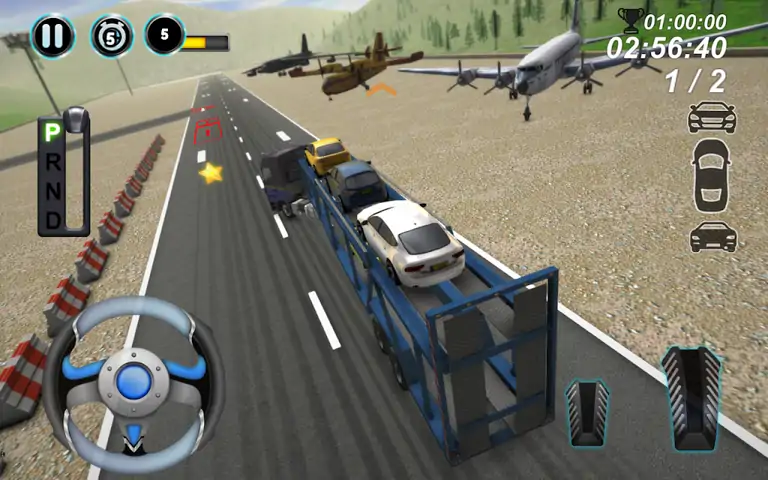Activate the stopwatch 5-second time bonus
768x480 pixels.
click(x=111, y=36)
